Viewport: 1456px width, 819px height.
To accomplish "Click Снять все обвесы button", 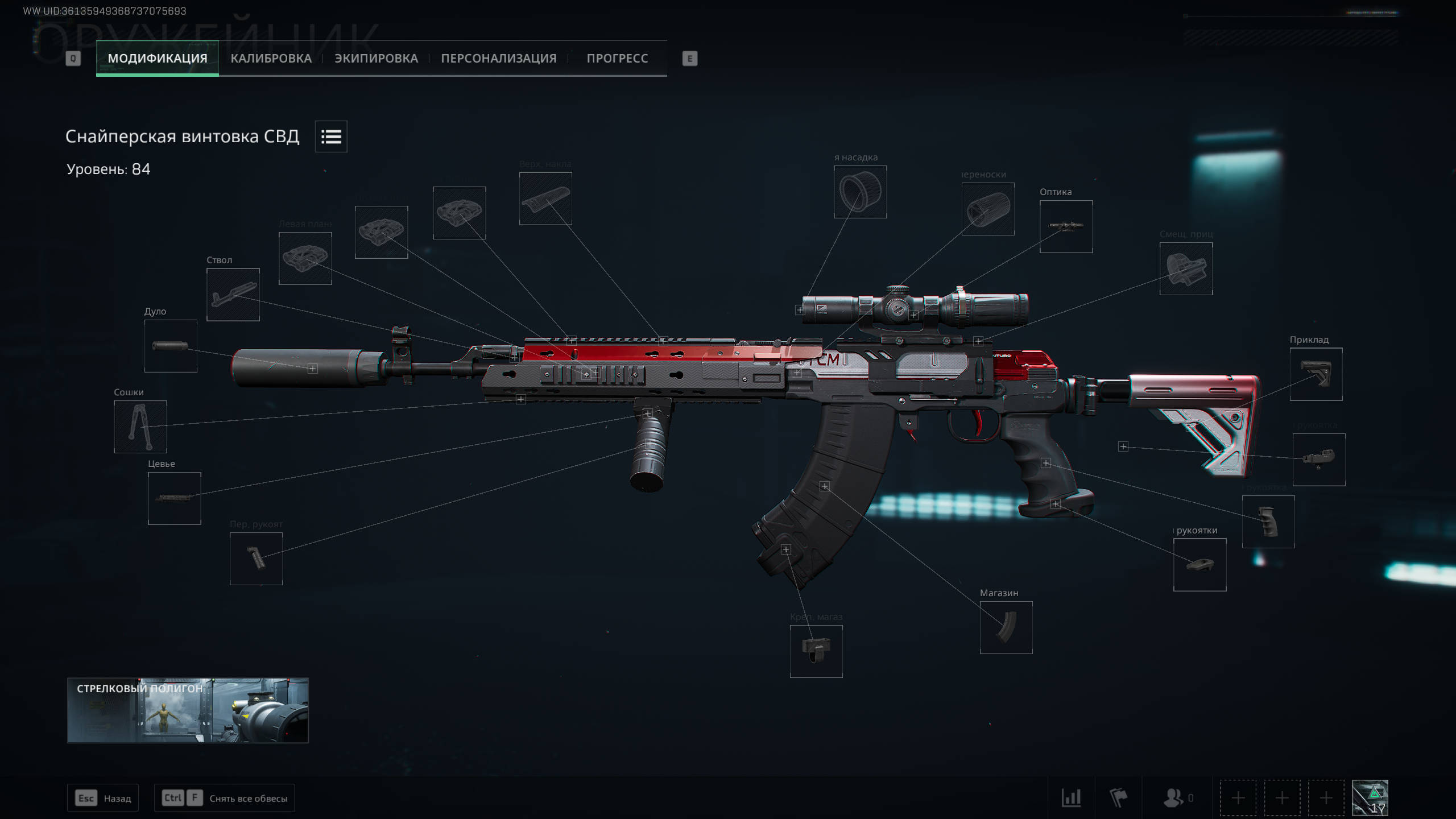I will [x=225, y=798].
